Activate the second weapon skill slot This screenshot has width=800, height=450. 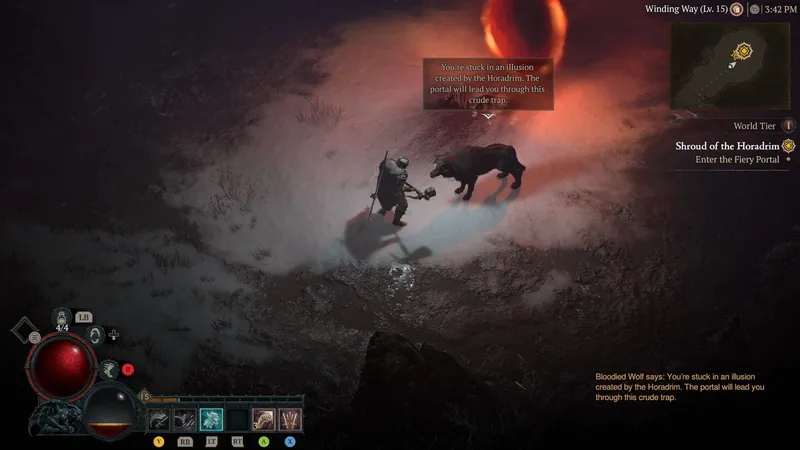click(185, 419)
